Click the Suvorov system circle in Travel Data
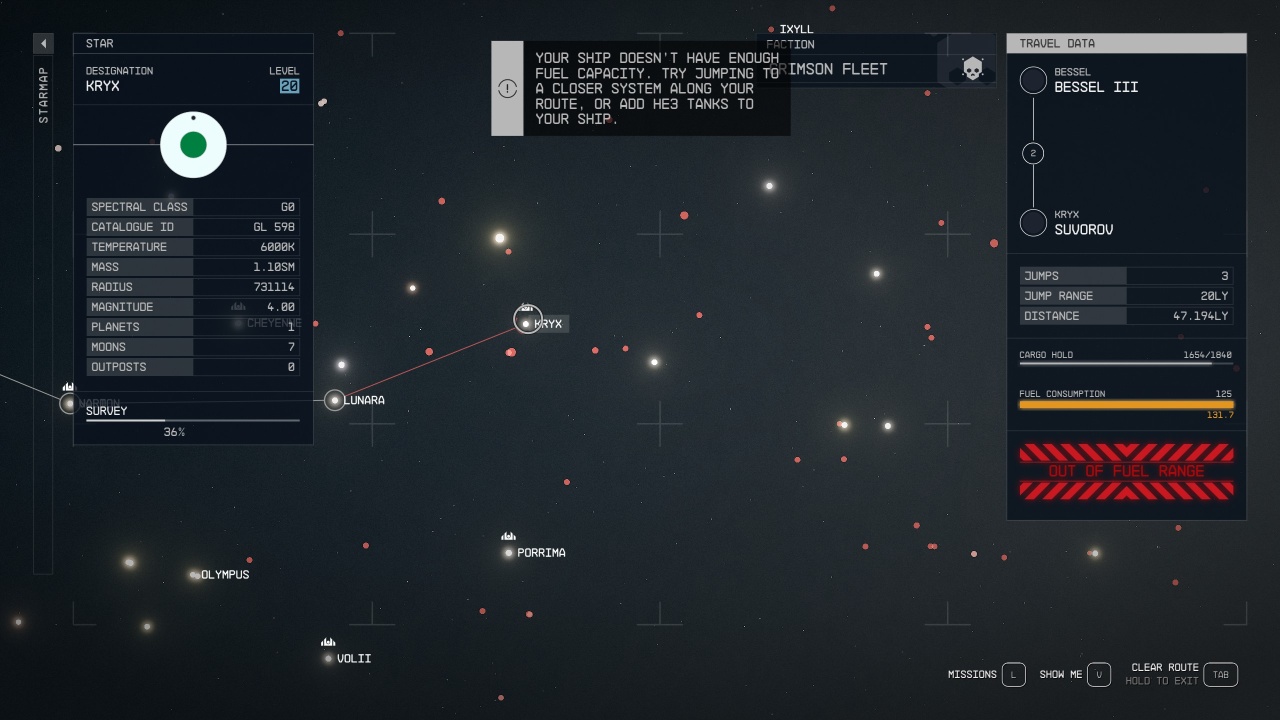 [1033, 222]
